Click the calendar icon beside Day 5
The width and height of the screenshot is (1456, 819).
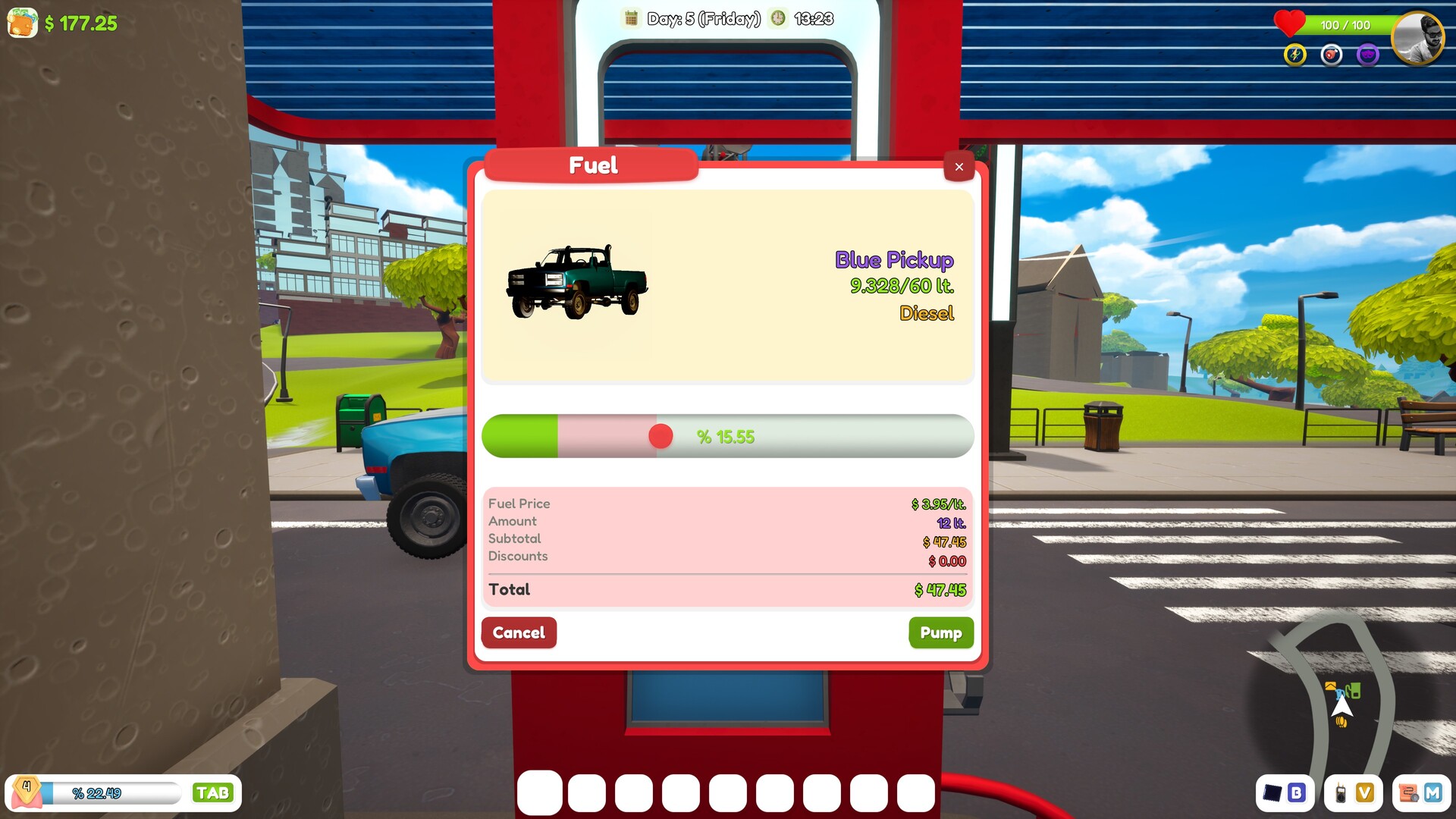click(x=632, y=18)
